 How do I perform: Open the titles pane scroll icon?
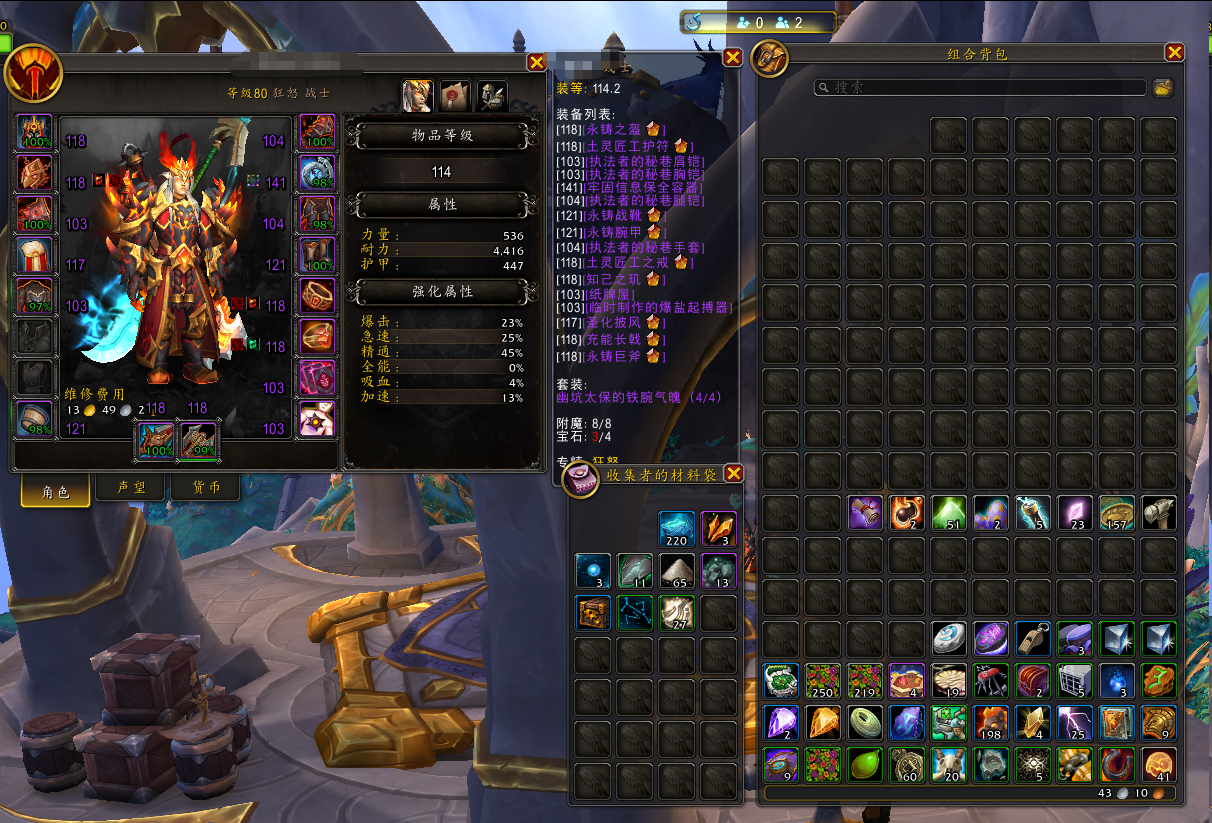point(455,95)
